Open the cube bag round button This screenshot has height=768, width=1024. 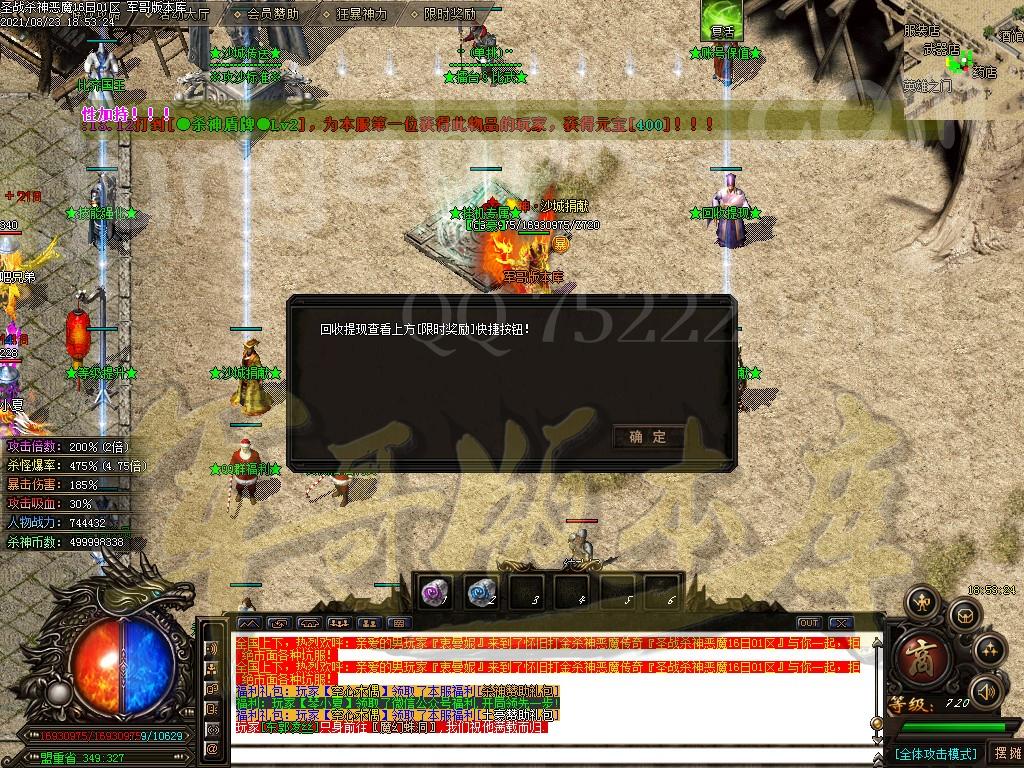[964, 613]
